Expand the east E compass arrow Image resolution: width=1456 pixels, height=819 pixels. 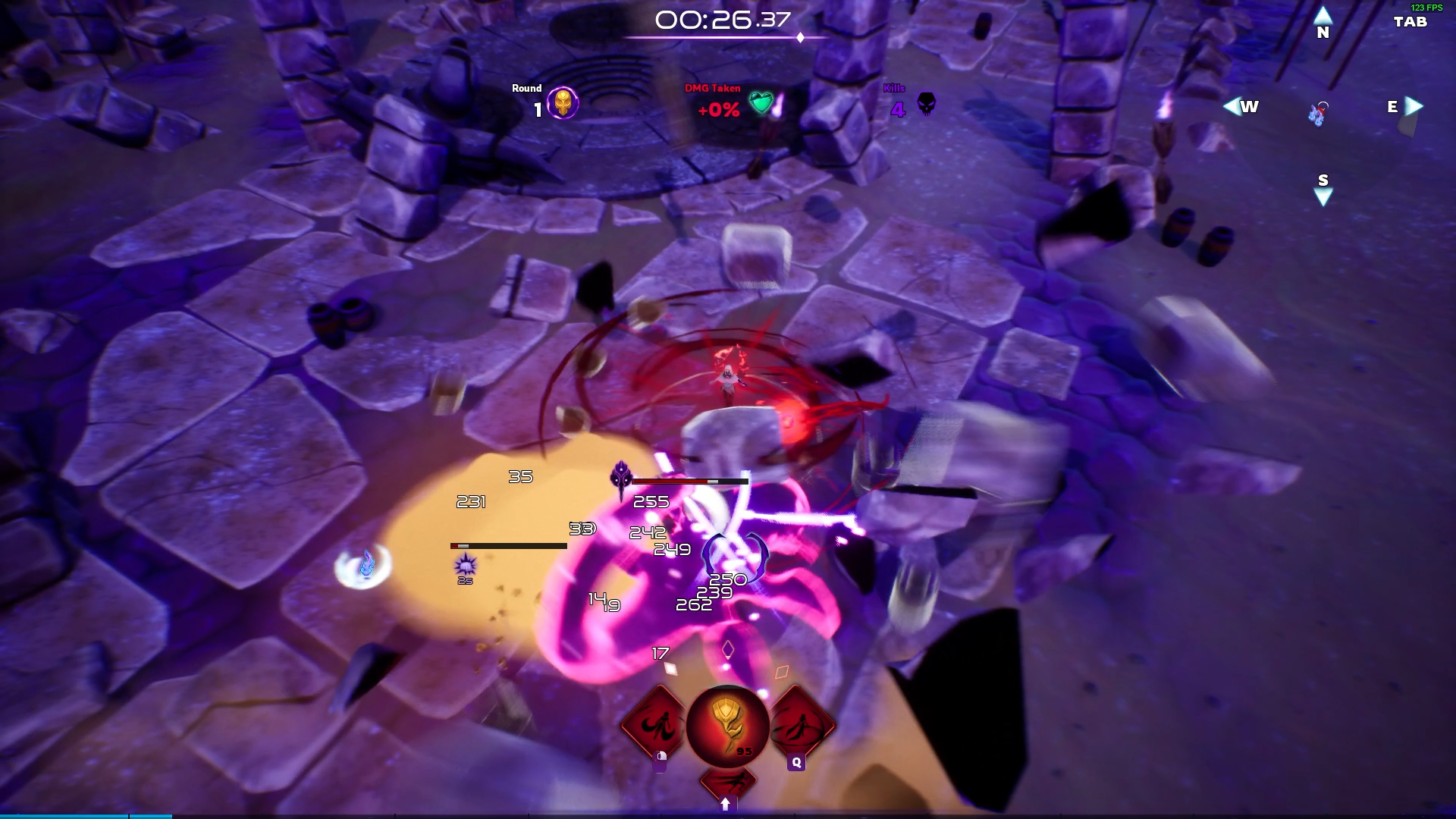(x=1414, y=107)
